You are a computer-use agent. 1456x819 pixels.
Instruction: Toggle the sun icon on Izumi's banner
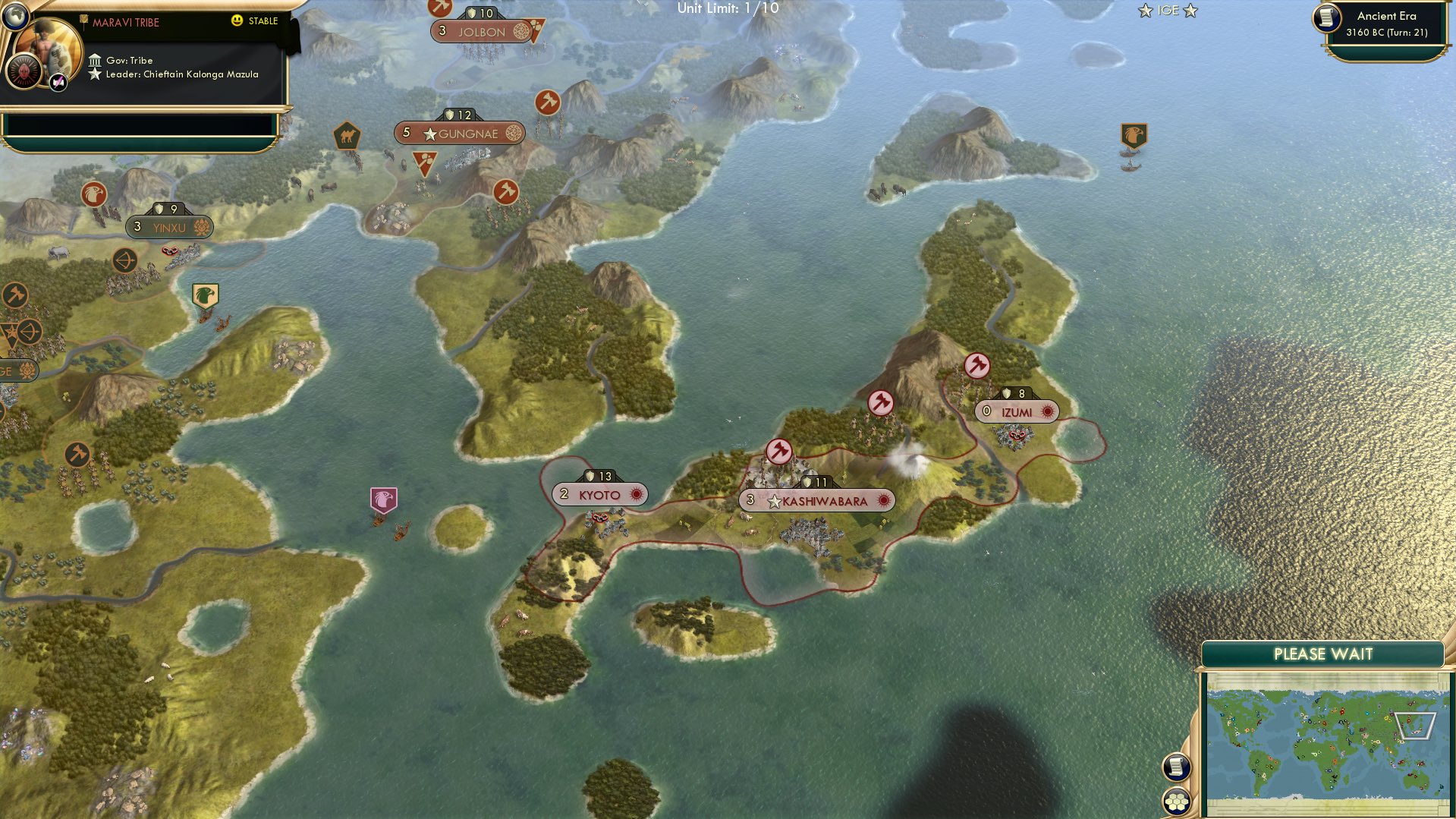(x=1048, y=411)
